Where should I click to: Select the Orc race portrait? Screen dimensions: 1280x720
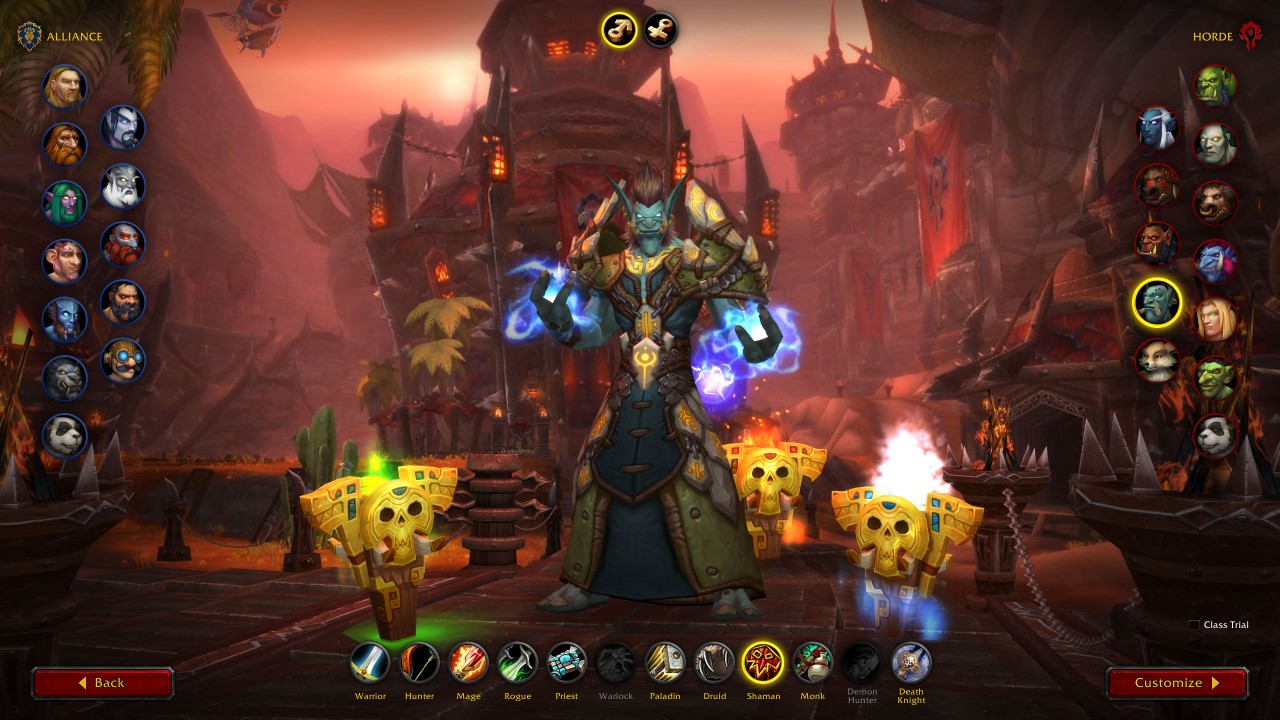pos(1216,87)
